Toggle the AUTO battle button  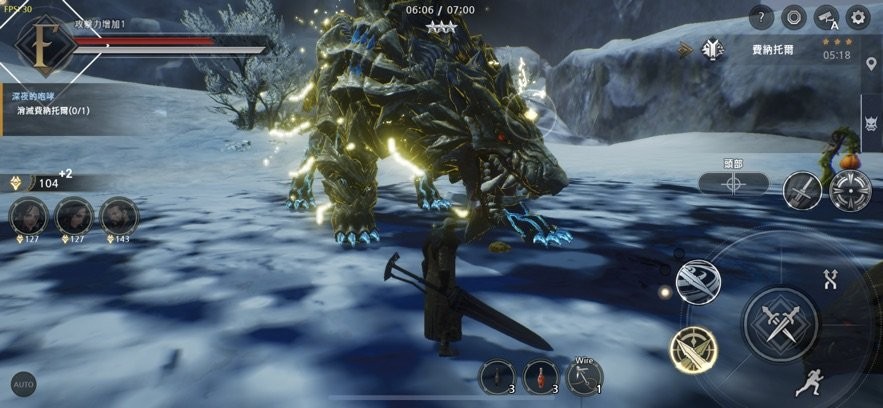pos(23,384)
